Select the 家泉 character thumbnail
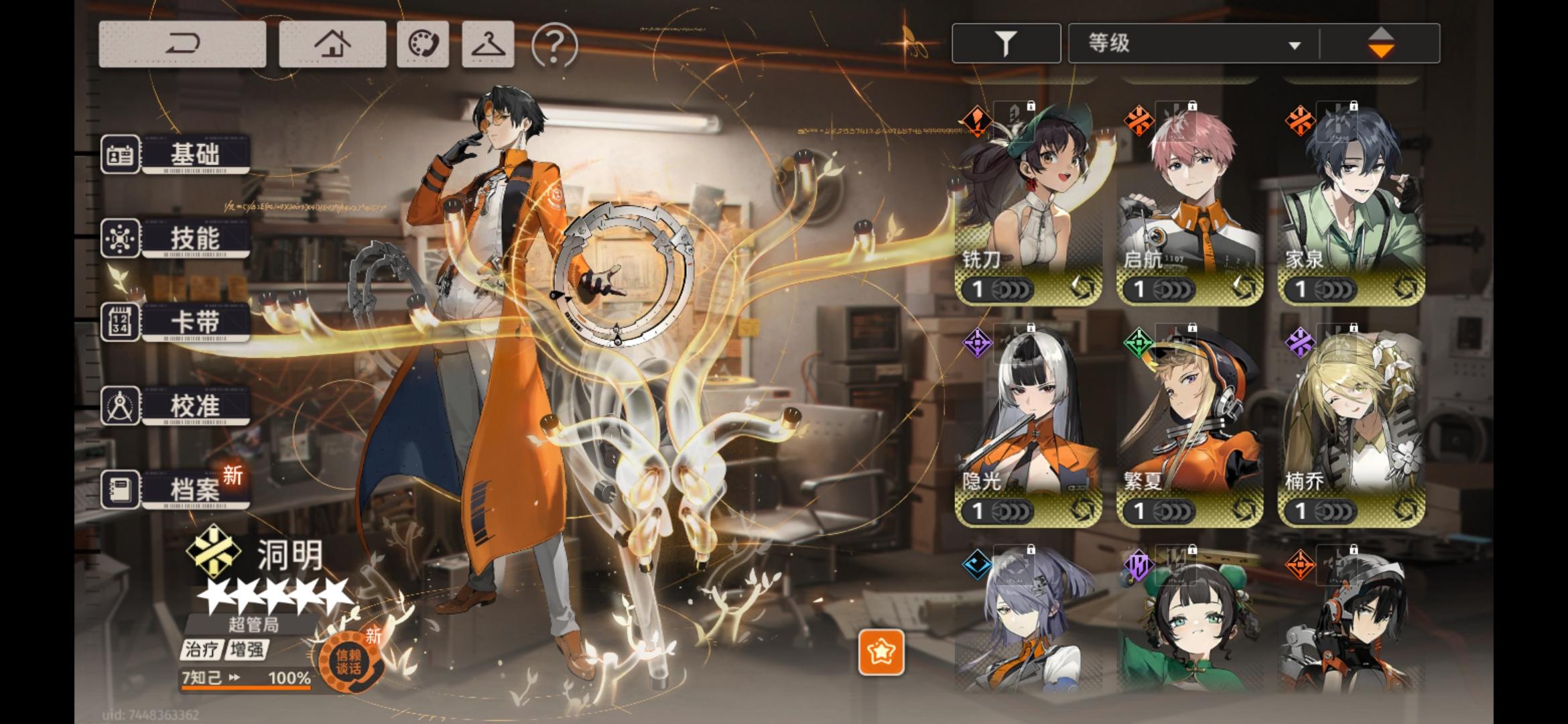The height and width of the screenshot is (724, 1568). coord(1350,201)
